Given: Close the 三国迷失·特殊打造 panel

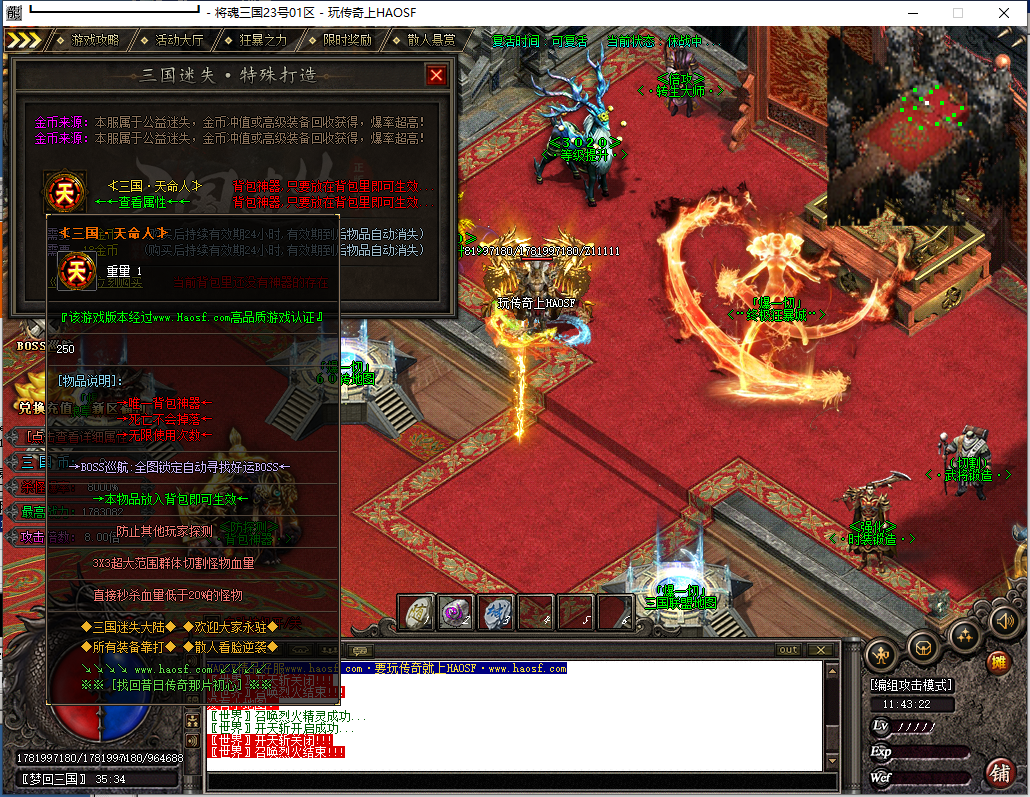Looking at the screenshot, I should pos(436,75).
